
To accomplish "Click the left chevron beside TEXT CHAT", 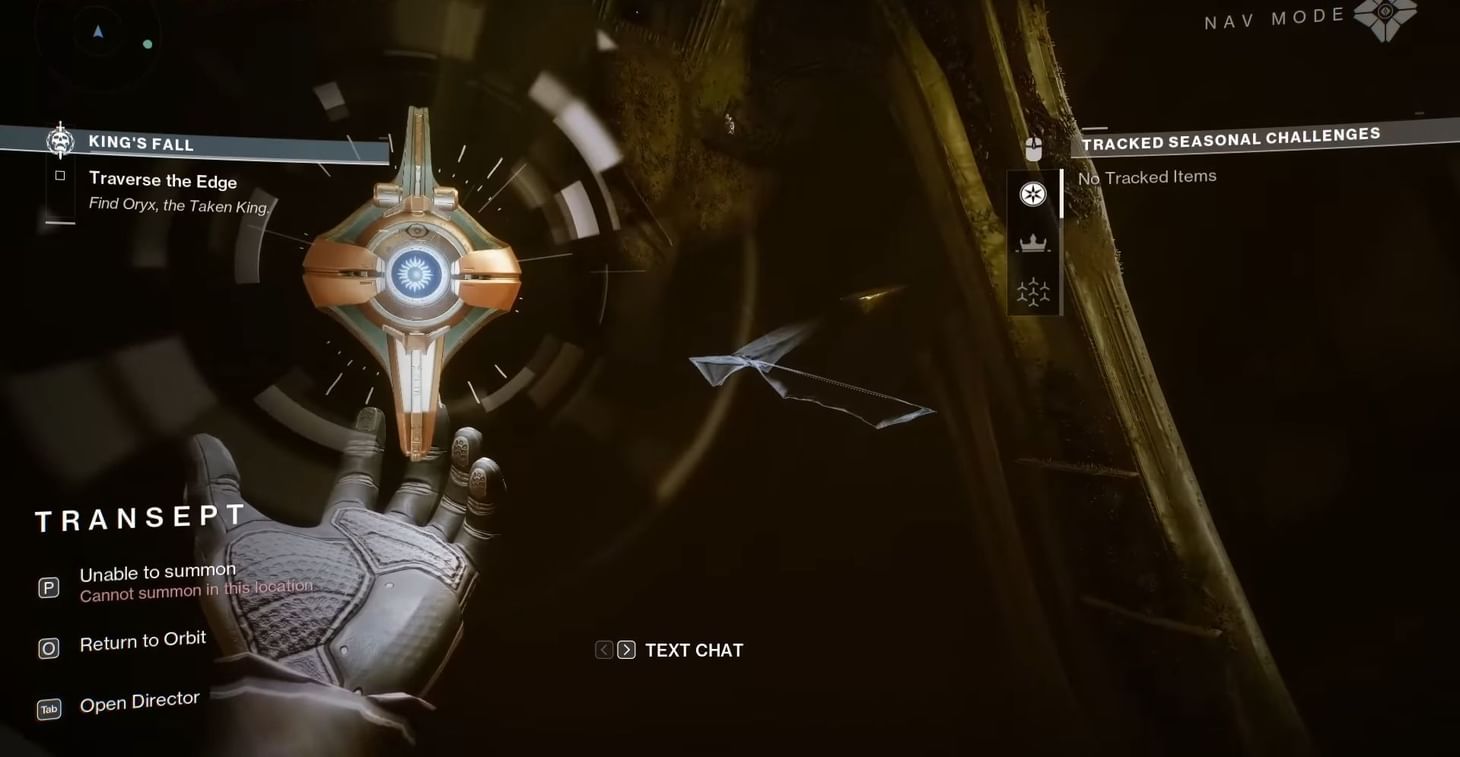I will [603, 649].
